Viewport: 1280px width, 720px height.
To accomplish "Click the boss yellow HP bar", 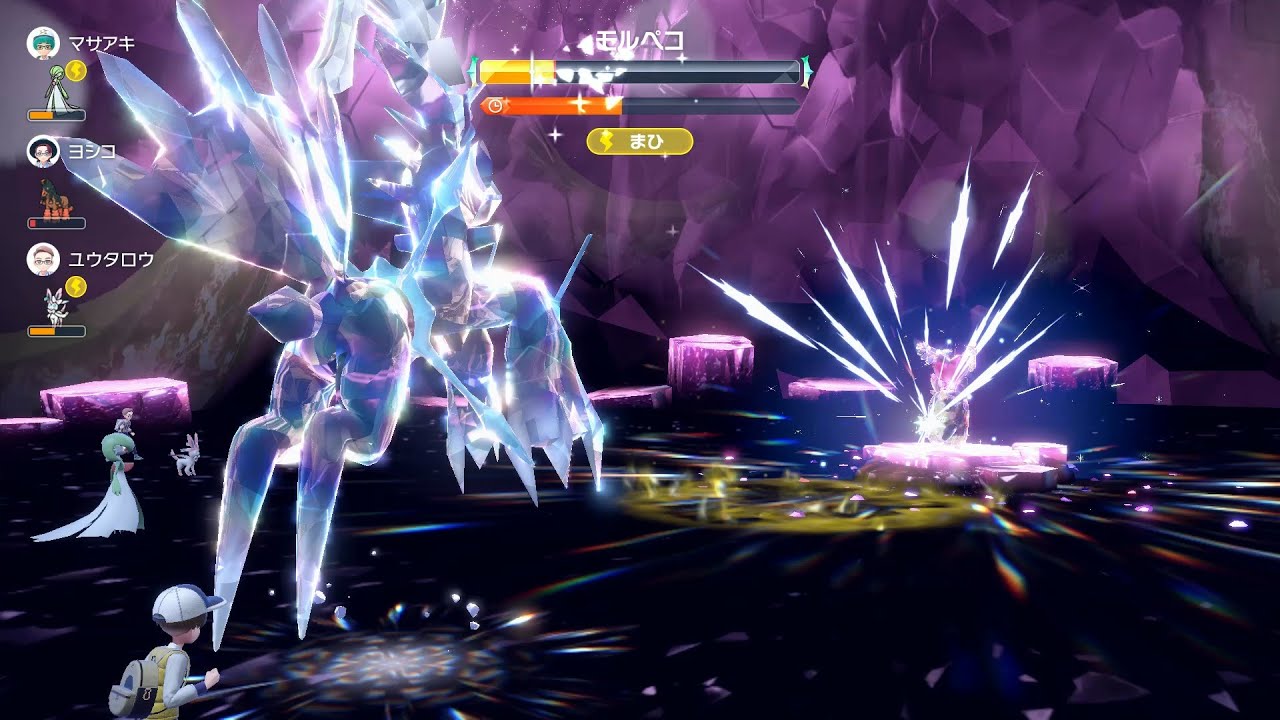I will (x=520, y=68).
